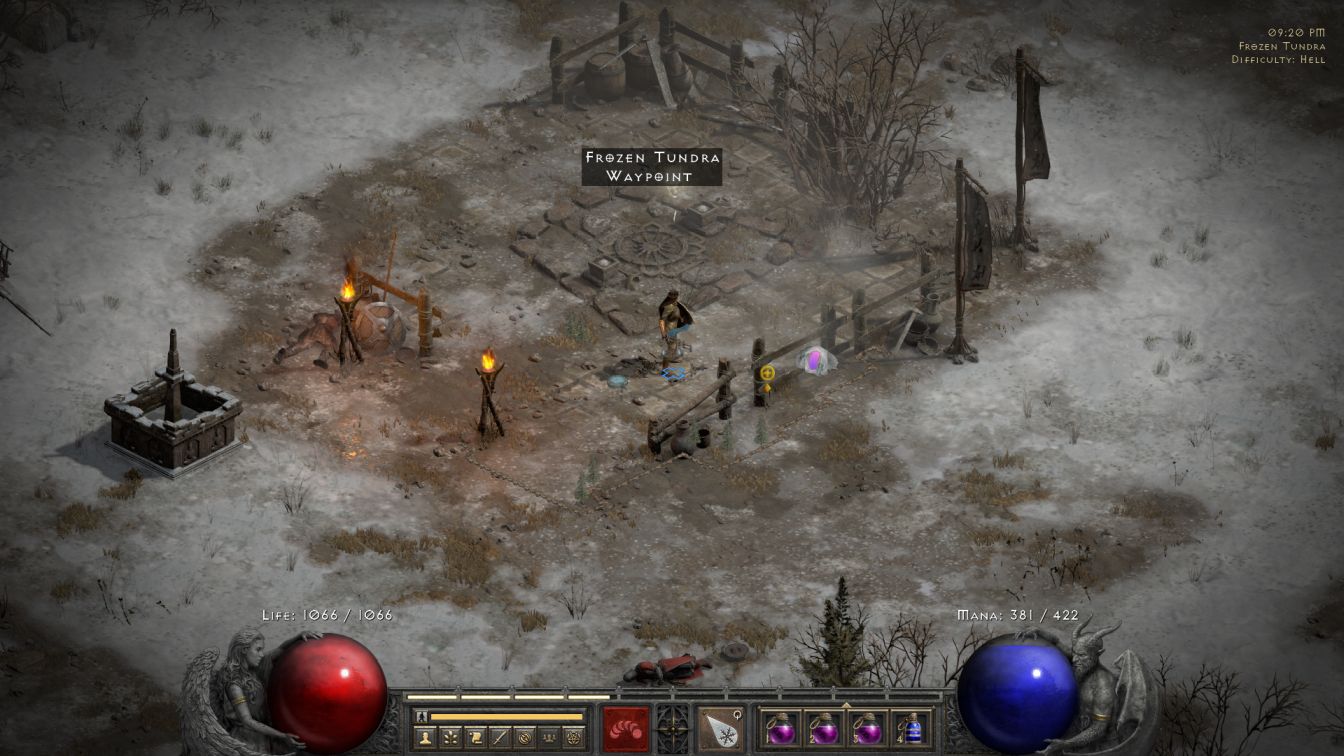Toggle run/walk with the walking figure icon
The image size is (1344, 756).
[421, 716]
